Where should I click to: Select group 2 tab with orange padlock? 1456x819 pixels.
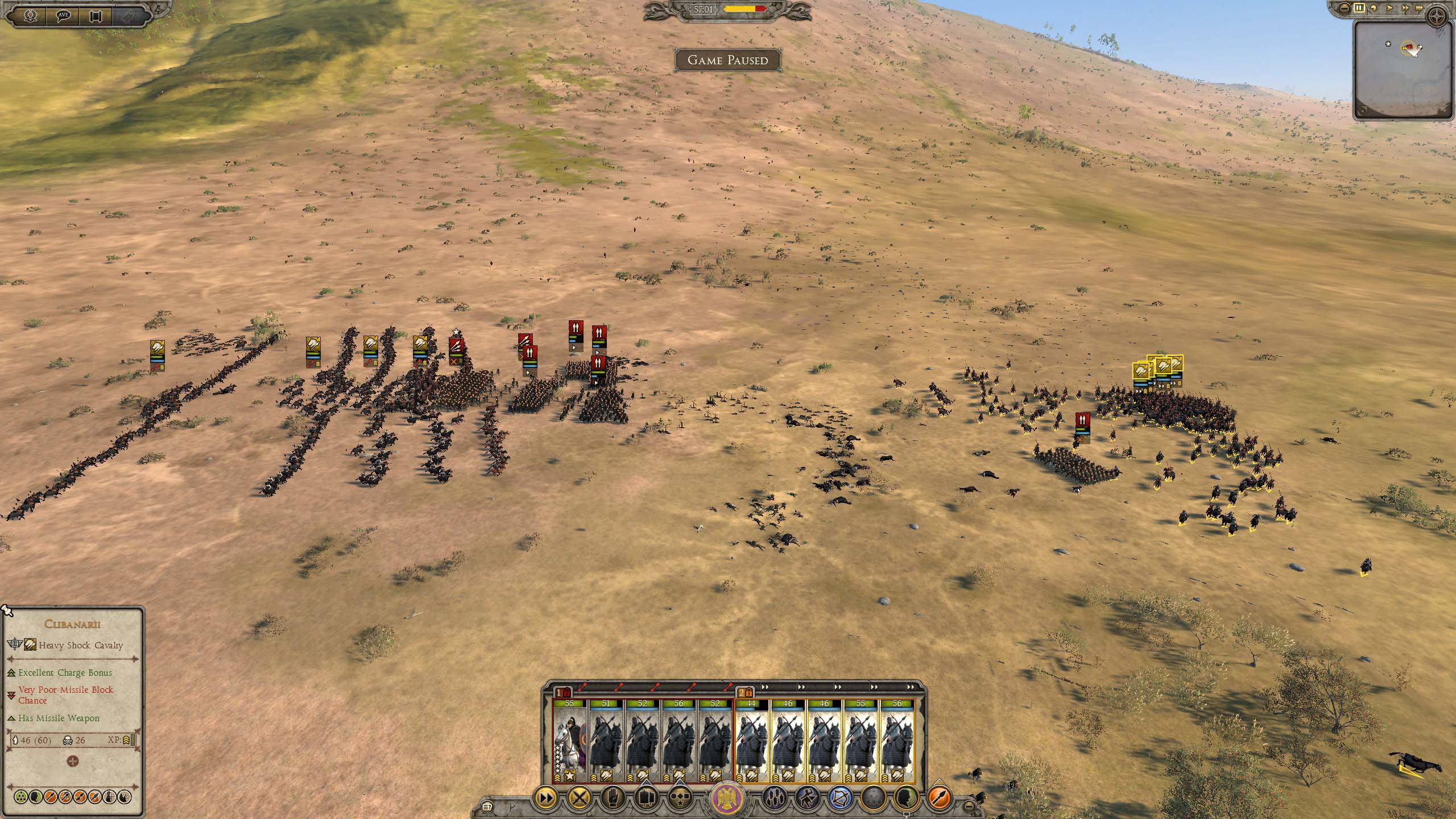click(745, 693)
